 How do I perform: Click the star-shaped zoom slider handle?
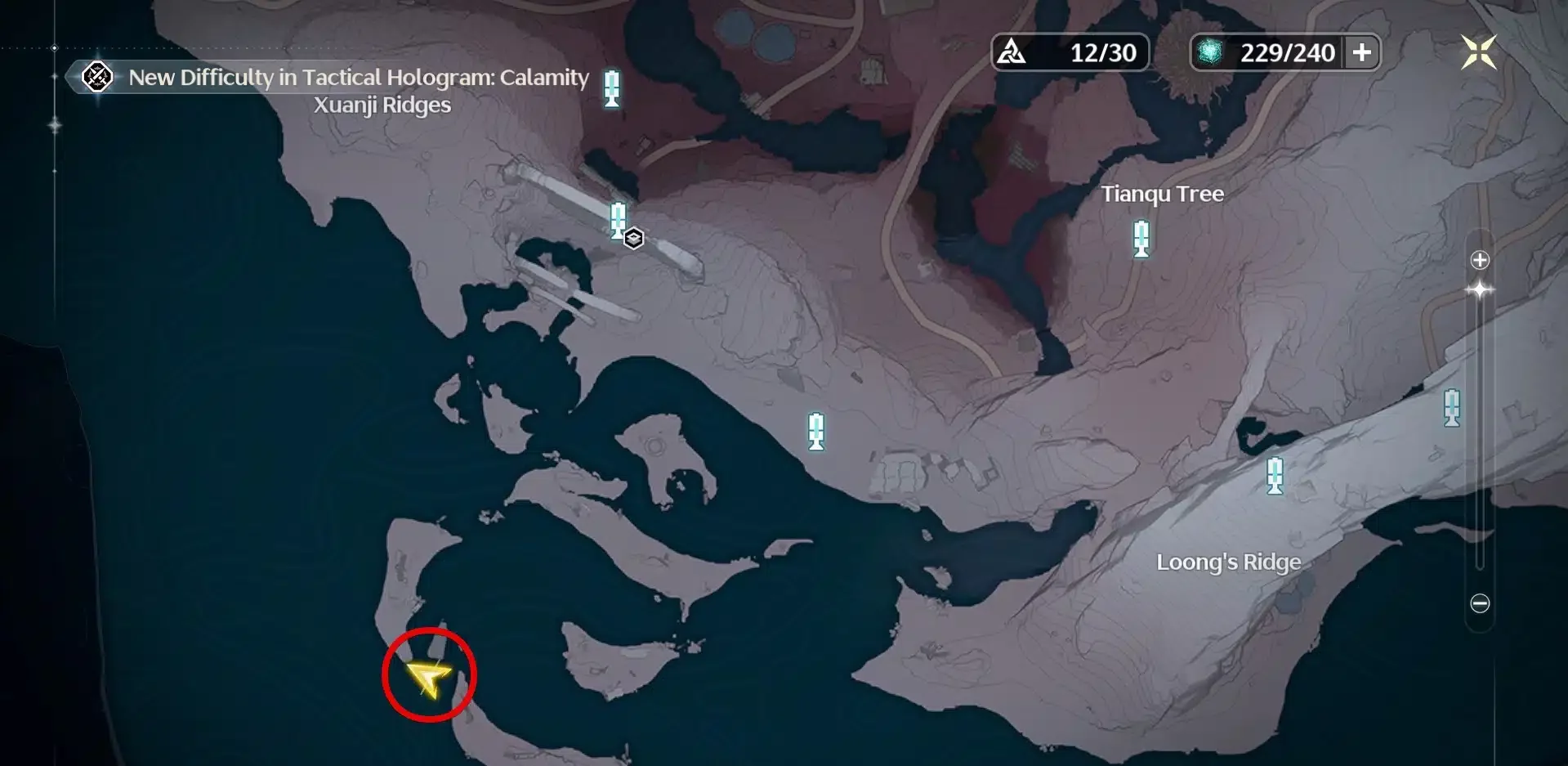pos(1480,290)
